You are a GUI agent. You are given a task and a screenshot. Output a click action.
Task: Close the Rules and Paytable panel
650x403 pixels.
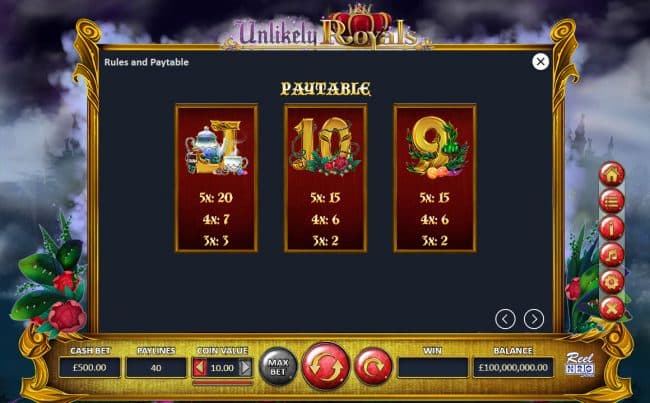(540, 62)
